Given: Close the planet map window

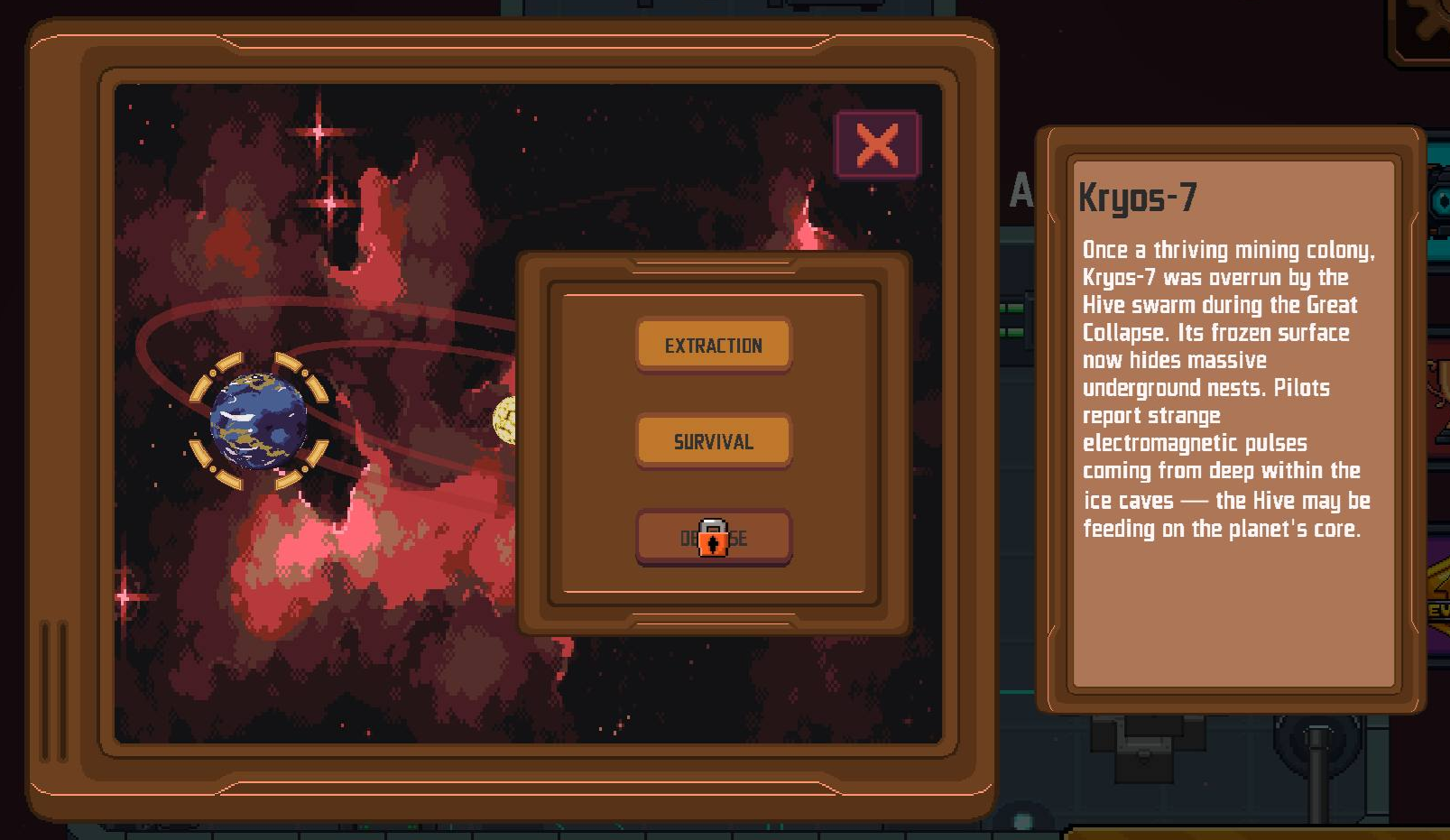Looking at the screenshot, I should pos(877,144).
